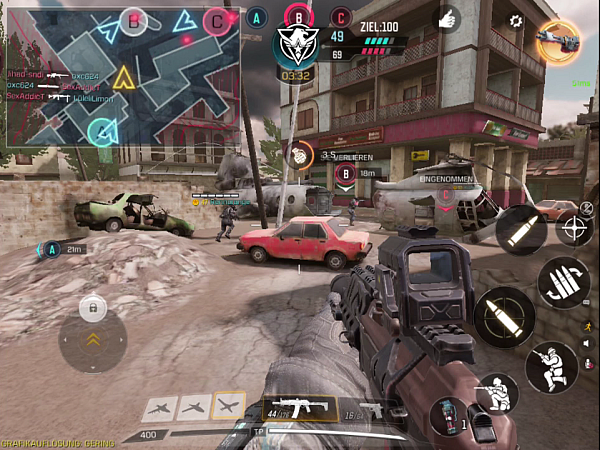Fire using the upper bullet button
This screenshot has width=600, height=450.
pyautogui.click(x=521, y=230)
